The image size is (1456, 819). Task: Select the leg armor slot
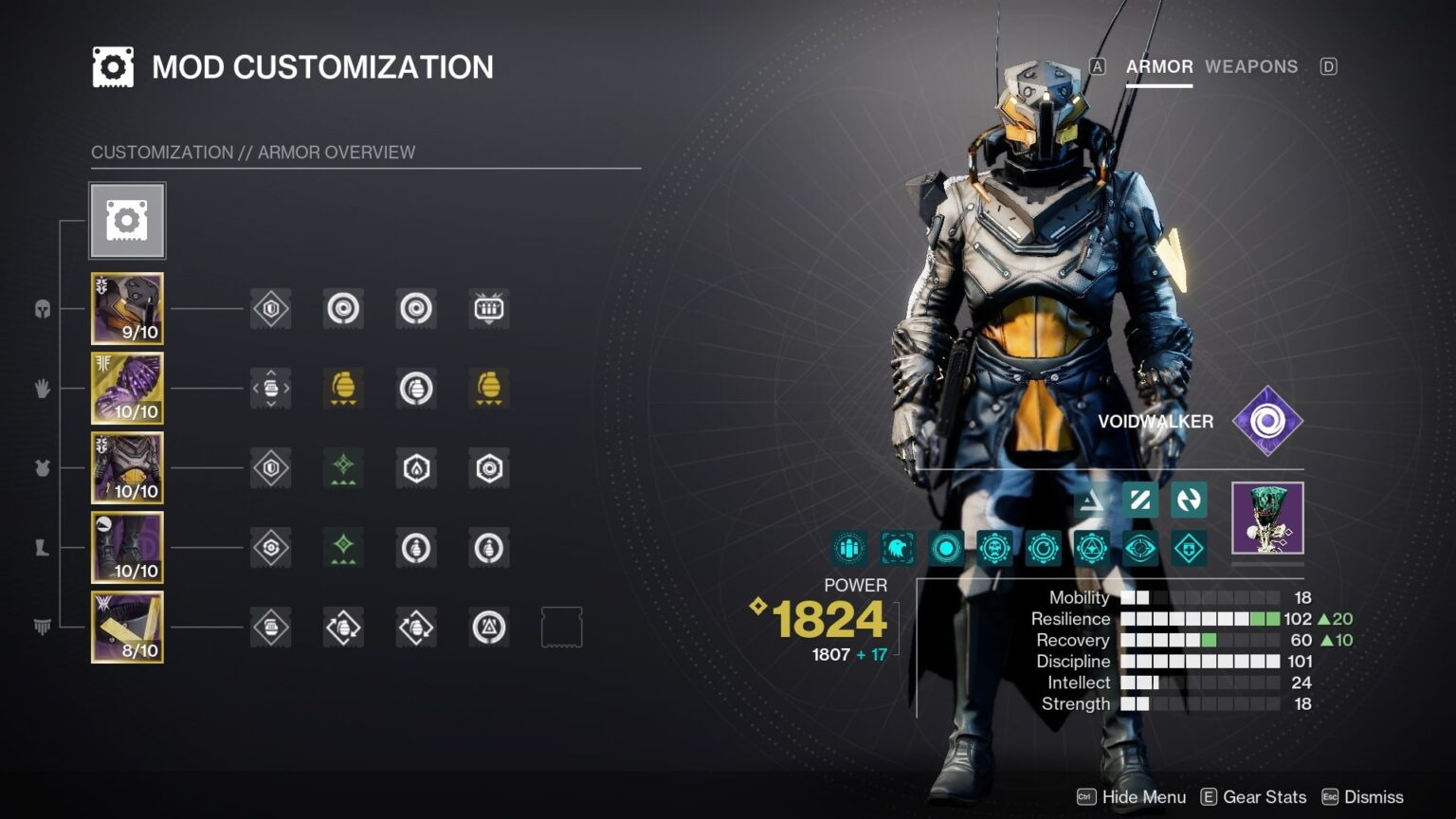127,547
